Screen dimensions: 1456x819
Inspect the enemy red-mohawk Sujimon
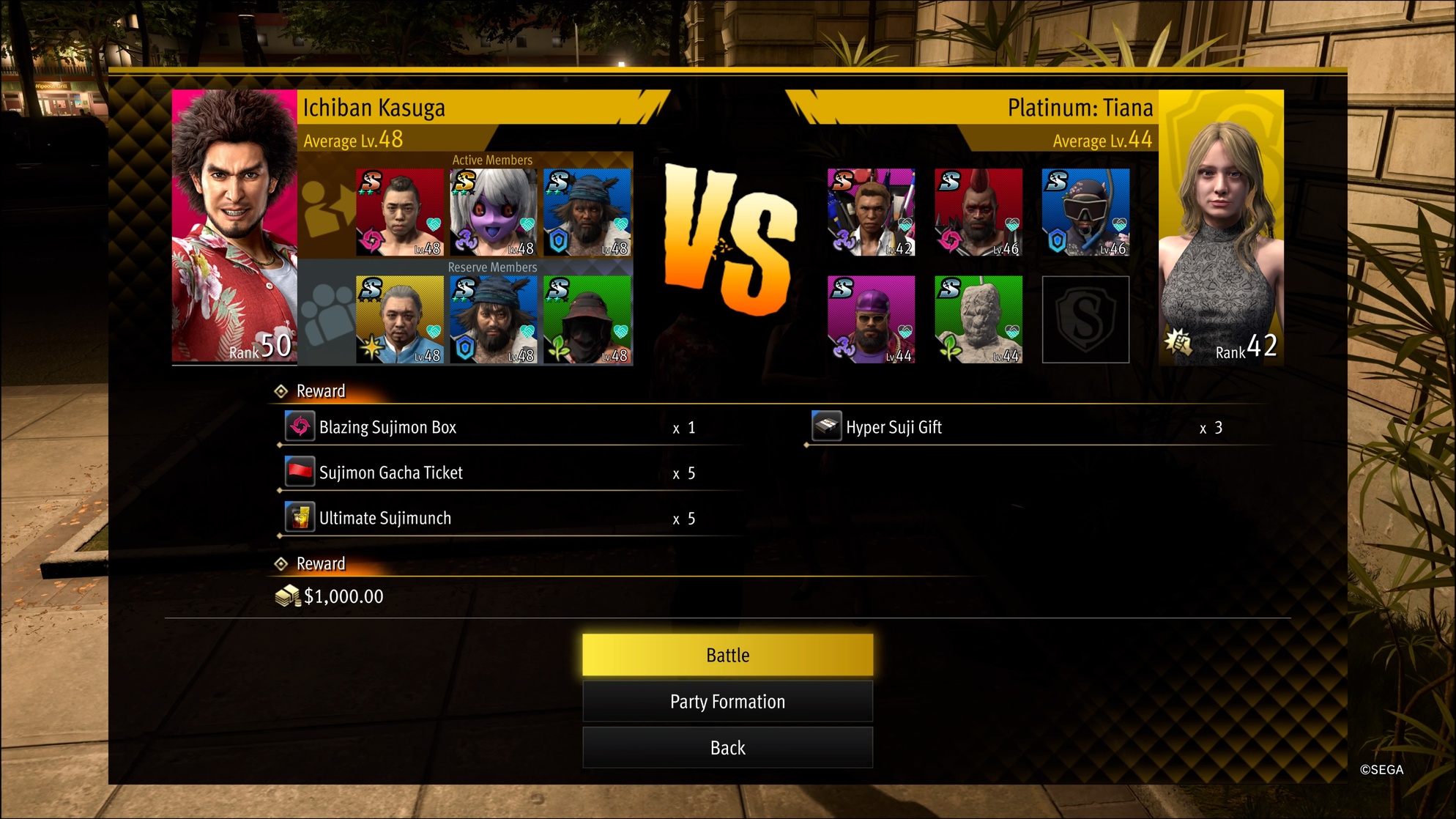pos(978,212)
